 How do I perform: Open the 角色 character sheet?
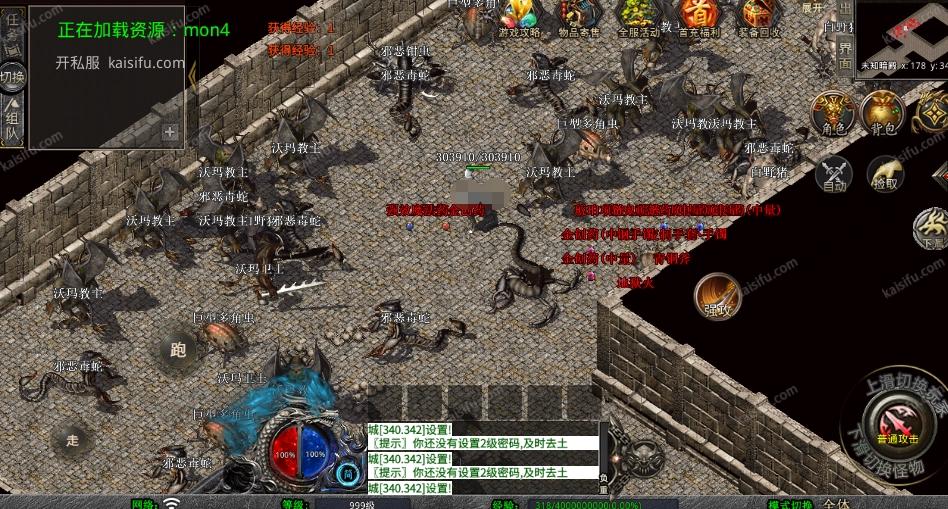832,112
